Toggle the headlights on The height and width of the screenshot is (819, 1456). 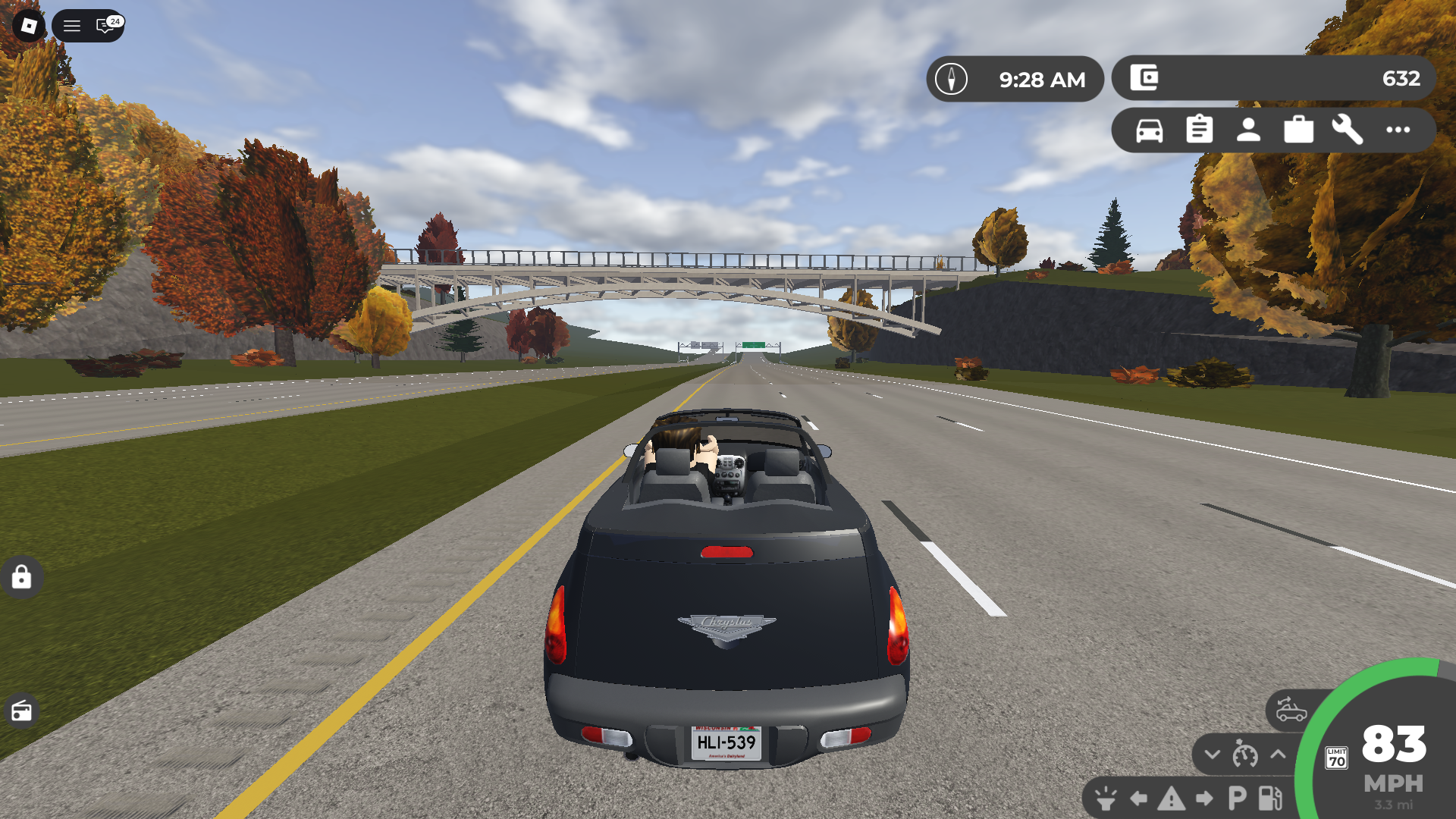click(1106, 800)
